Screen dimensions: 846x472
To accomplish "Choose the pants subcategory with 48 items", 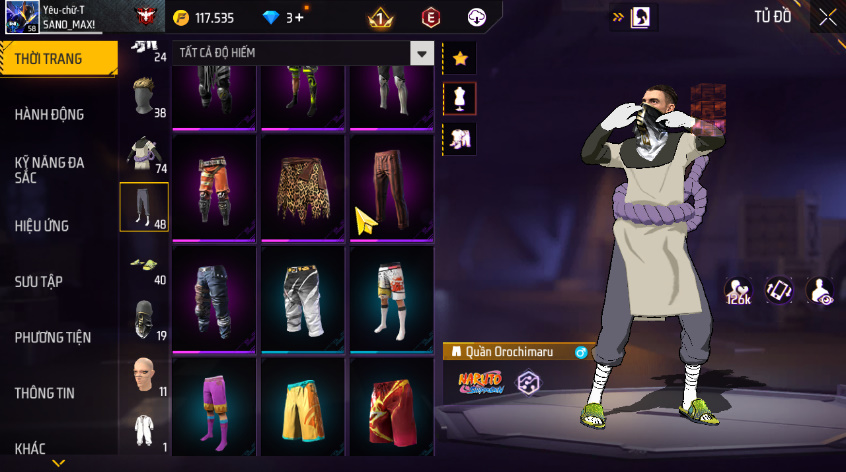I will tap(144, 207).
